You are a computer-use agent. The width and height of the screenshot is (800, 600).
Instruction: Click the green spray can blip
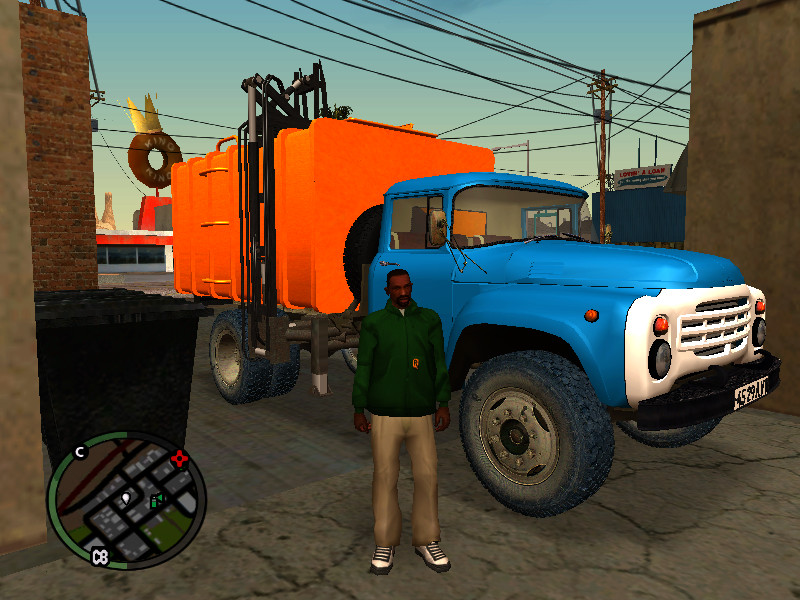156,501
